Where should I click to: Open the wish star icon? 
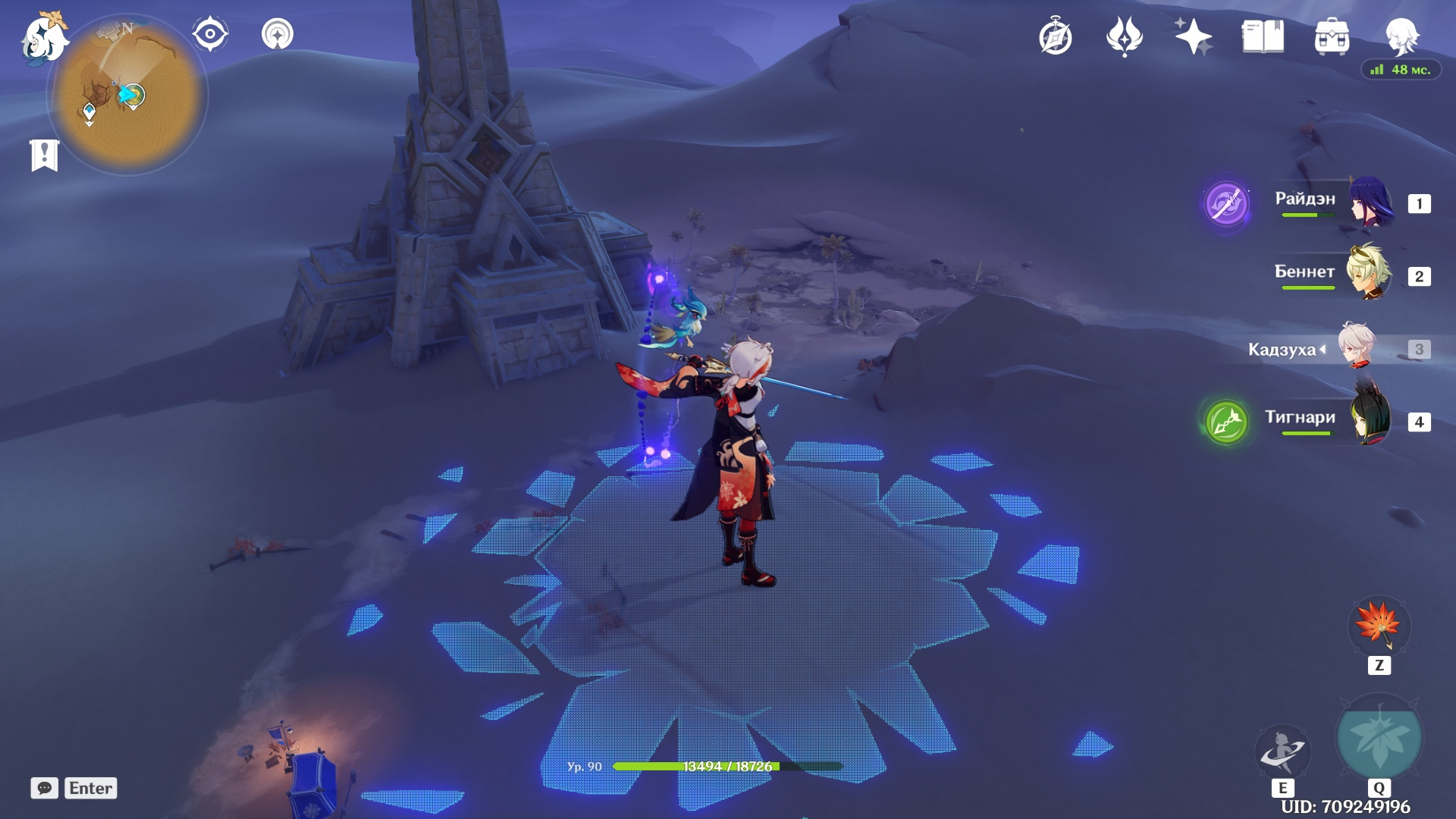[x=1193, y=36]
